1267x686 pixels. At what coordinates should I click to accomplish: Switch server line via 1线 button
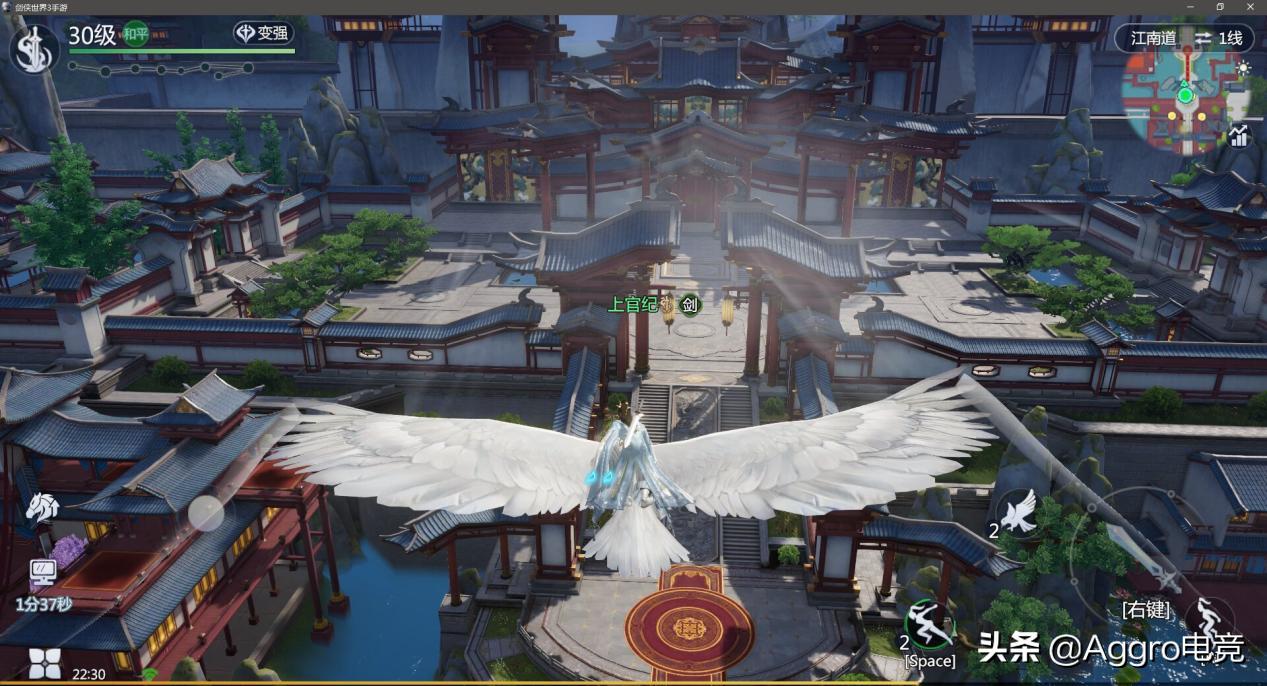1219,39
